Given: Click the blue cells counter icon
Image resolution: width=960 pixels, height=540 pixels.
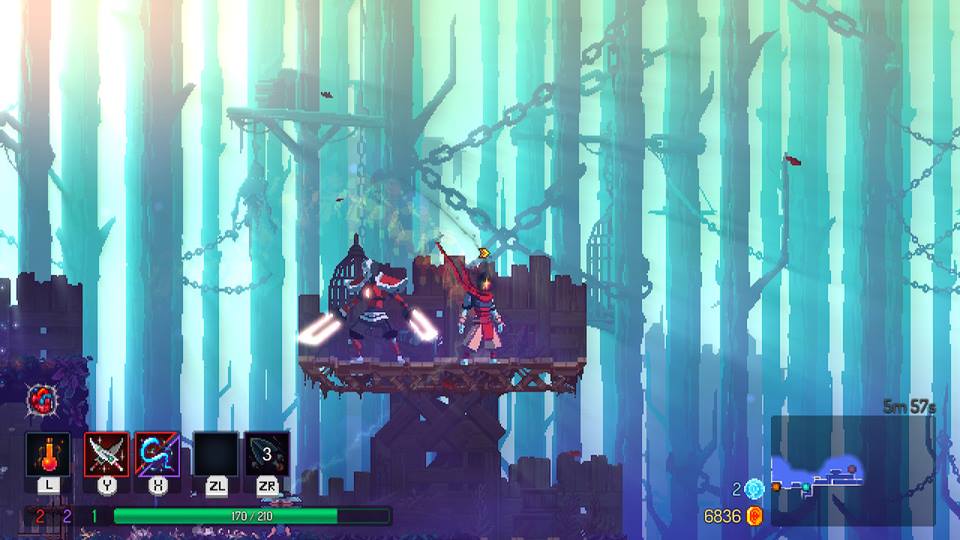Looking at the screenshot, I should [x=754, y=489].
